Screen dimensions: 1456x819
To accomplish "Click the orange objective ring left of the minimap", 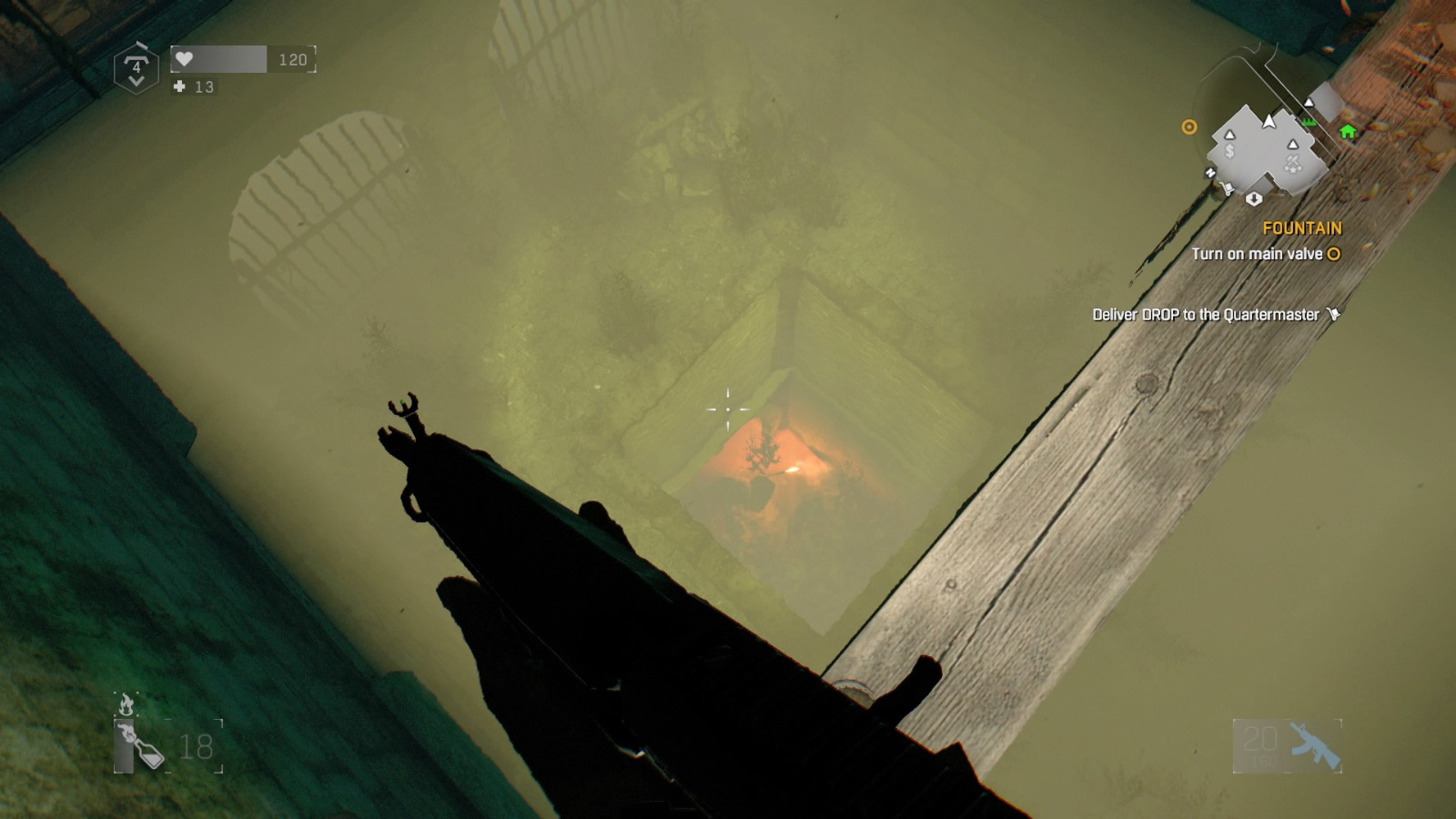I will [1188, 126].
